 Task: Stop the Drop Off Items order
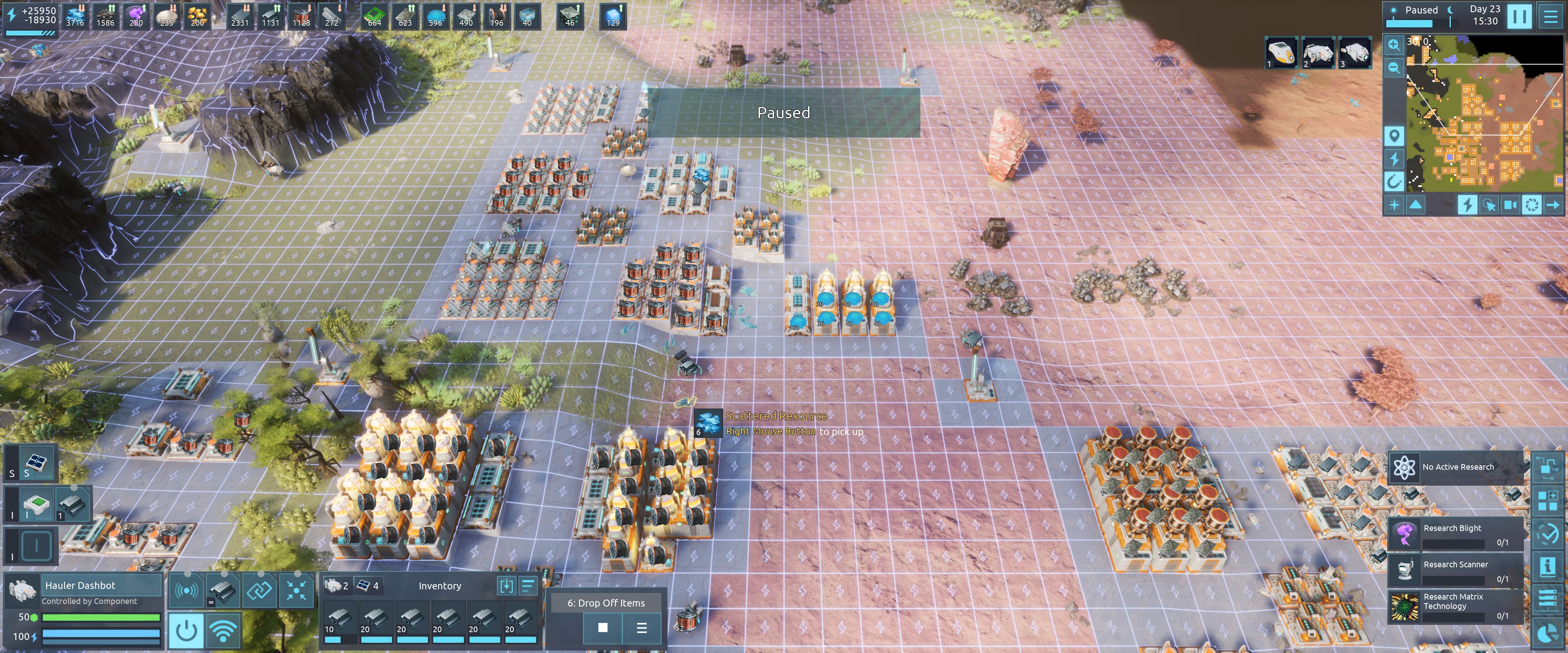click(603, 627)
